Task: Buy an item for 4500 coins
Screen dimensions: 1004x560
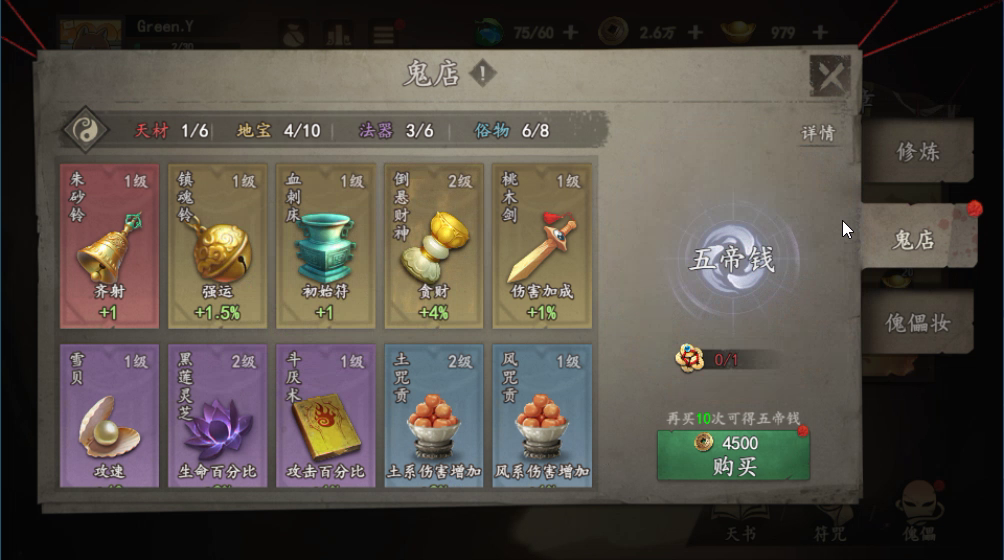Action: click(733, 455)
